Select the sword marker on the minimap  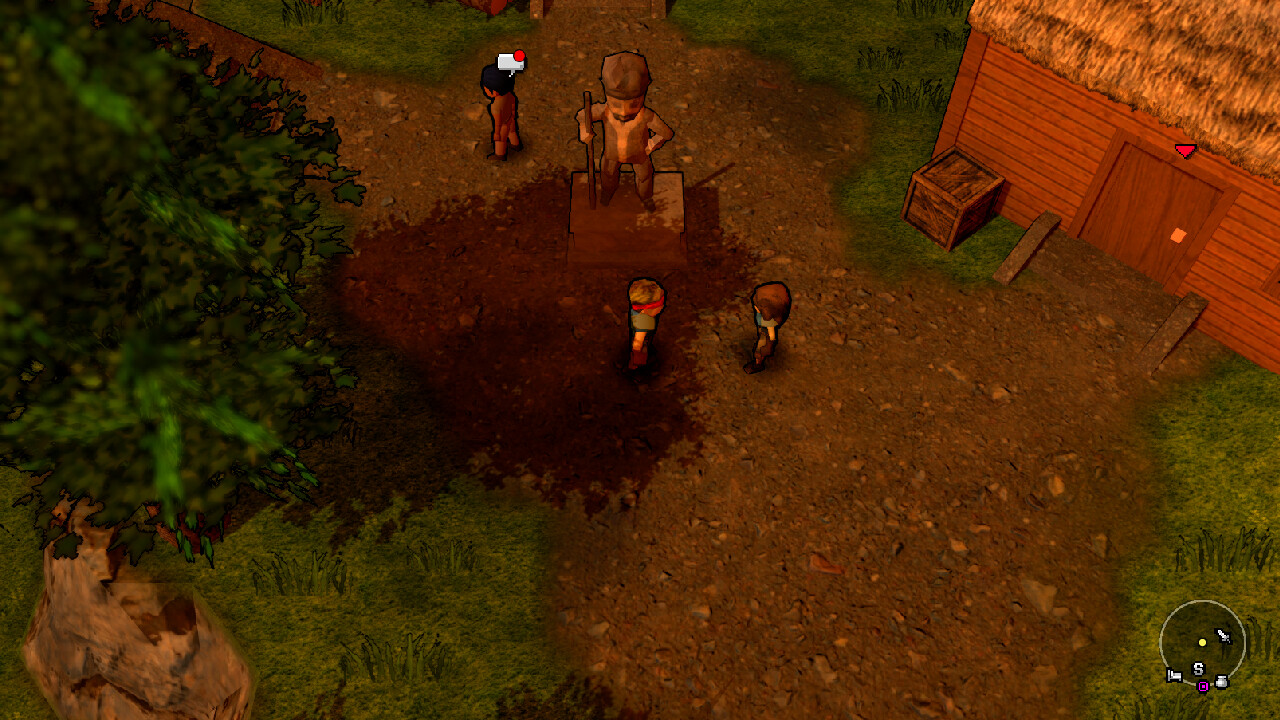[1223, 636]
